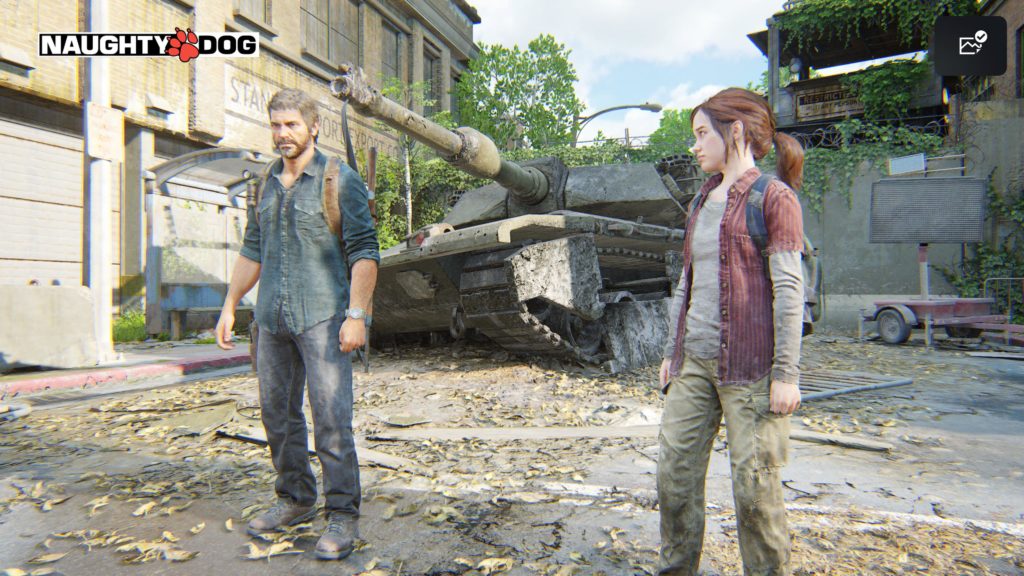Click the Naughty Dog logo
The height and width of the screenshot is (576, 1024).
pyautogui.click(x=148, y=44)
